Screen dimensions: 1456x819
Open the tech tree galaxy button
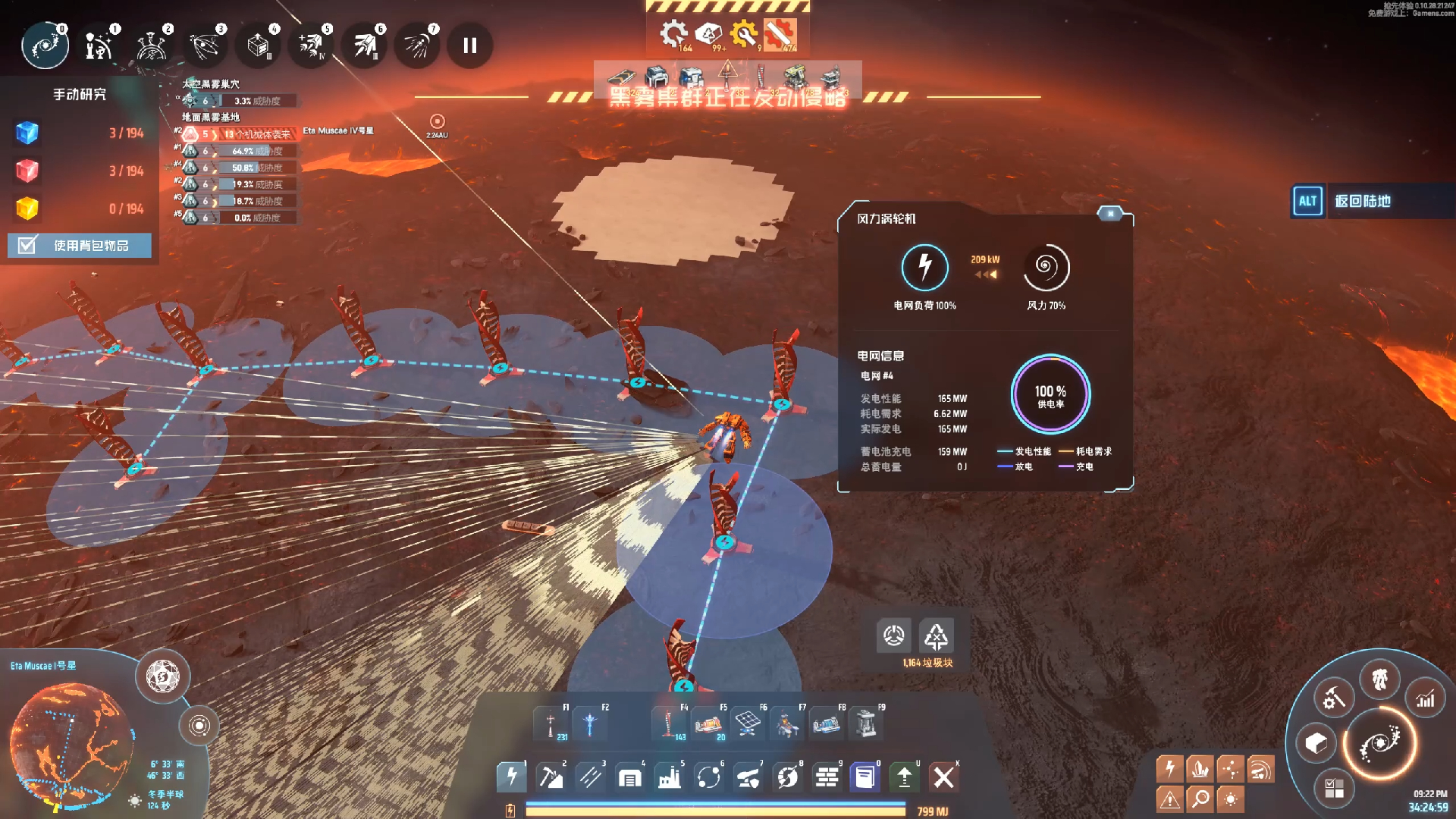pos(1379,744)
